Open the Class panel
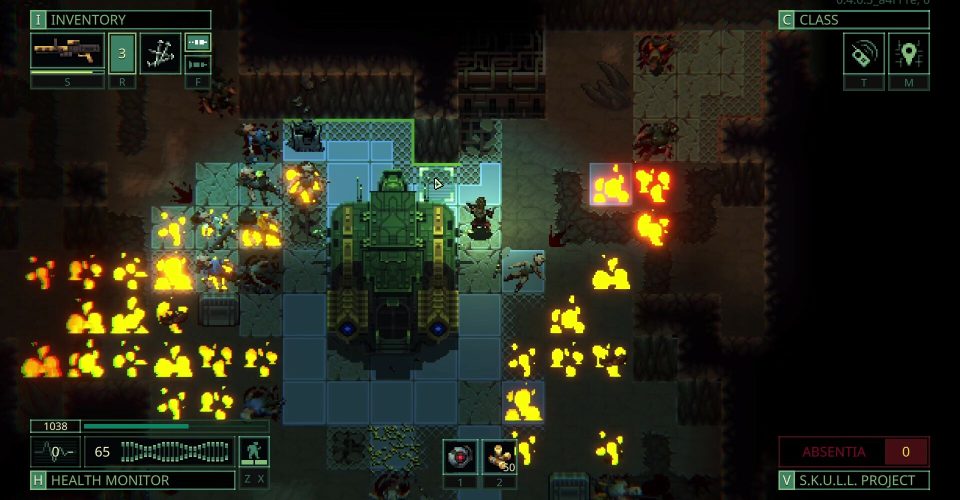This screenshot has height=500, width=960. pyautogui.click(x=853, y=20)
